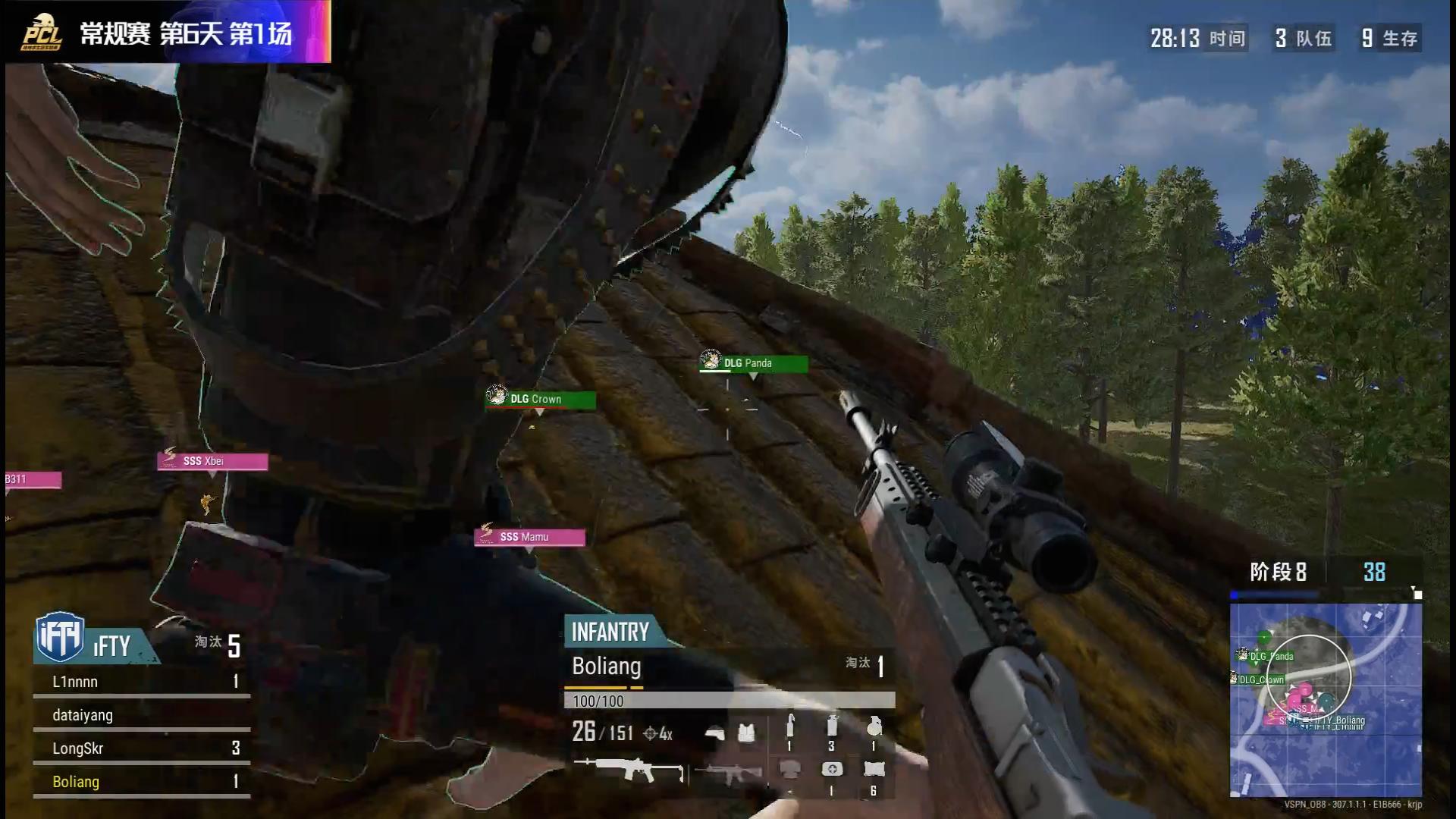The width and height of the screenshot is (1456, 819).
Task: Select the DLG Crown nameplate
Action: tap(541, 399)
